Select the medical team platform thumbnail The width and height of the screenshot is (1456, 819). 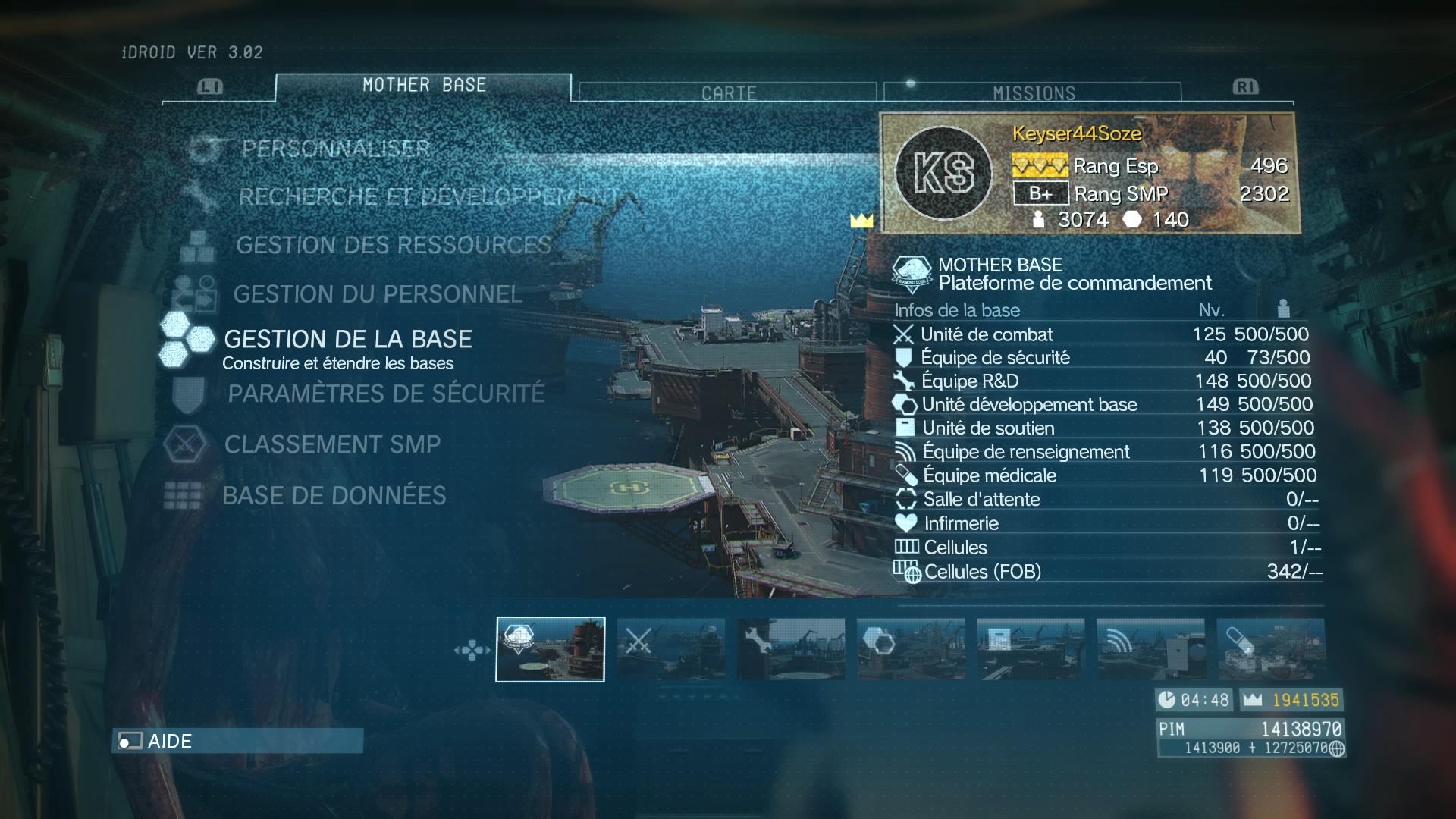click(1270, 649)
